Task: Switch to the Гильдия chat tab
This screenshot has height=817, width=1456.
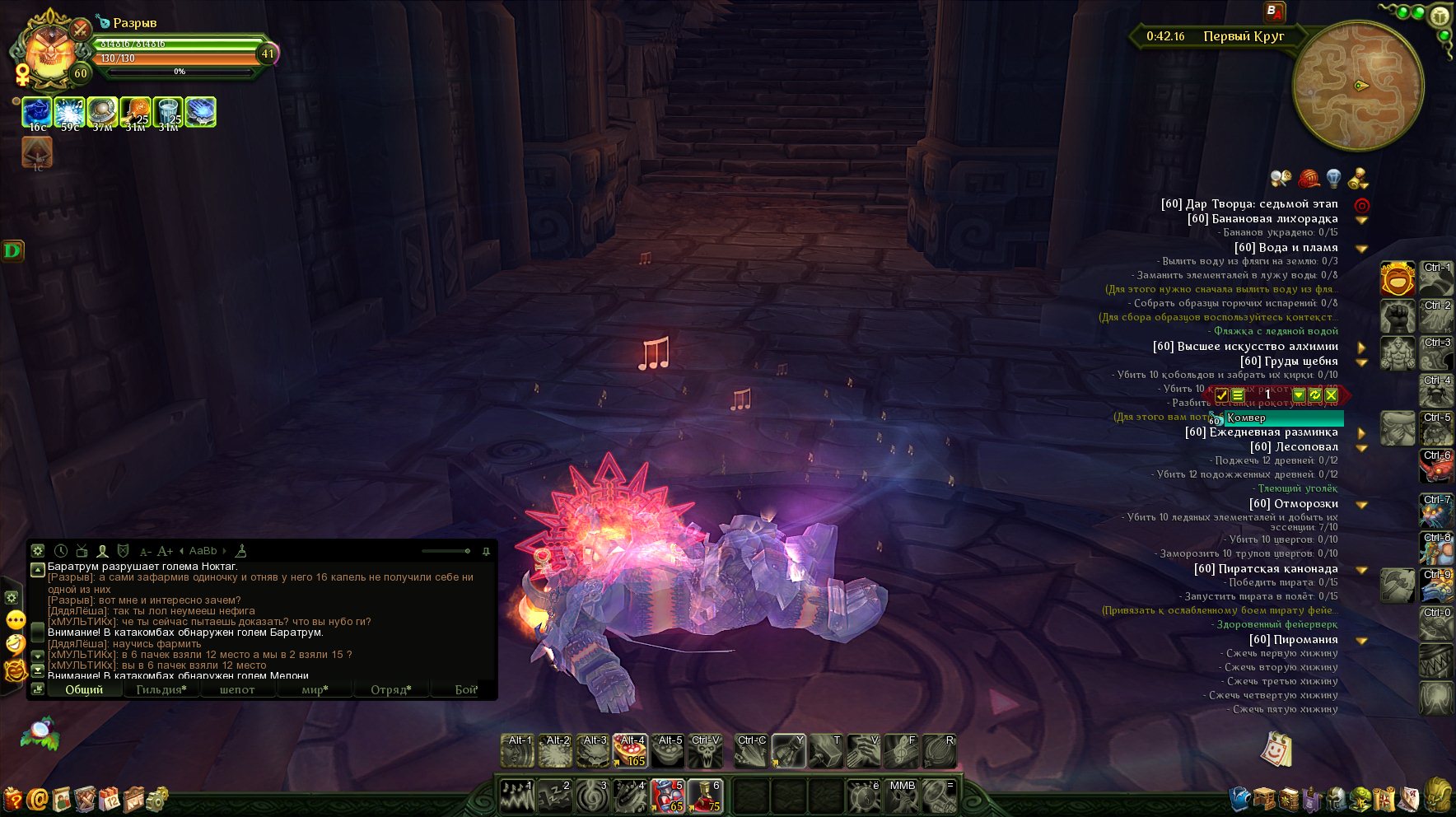Action: coord(161,689)
